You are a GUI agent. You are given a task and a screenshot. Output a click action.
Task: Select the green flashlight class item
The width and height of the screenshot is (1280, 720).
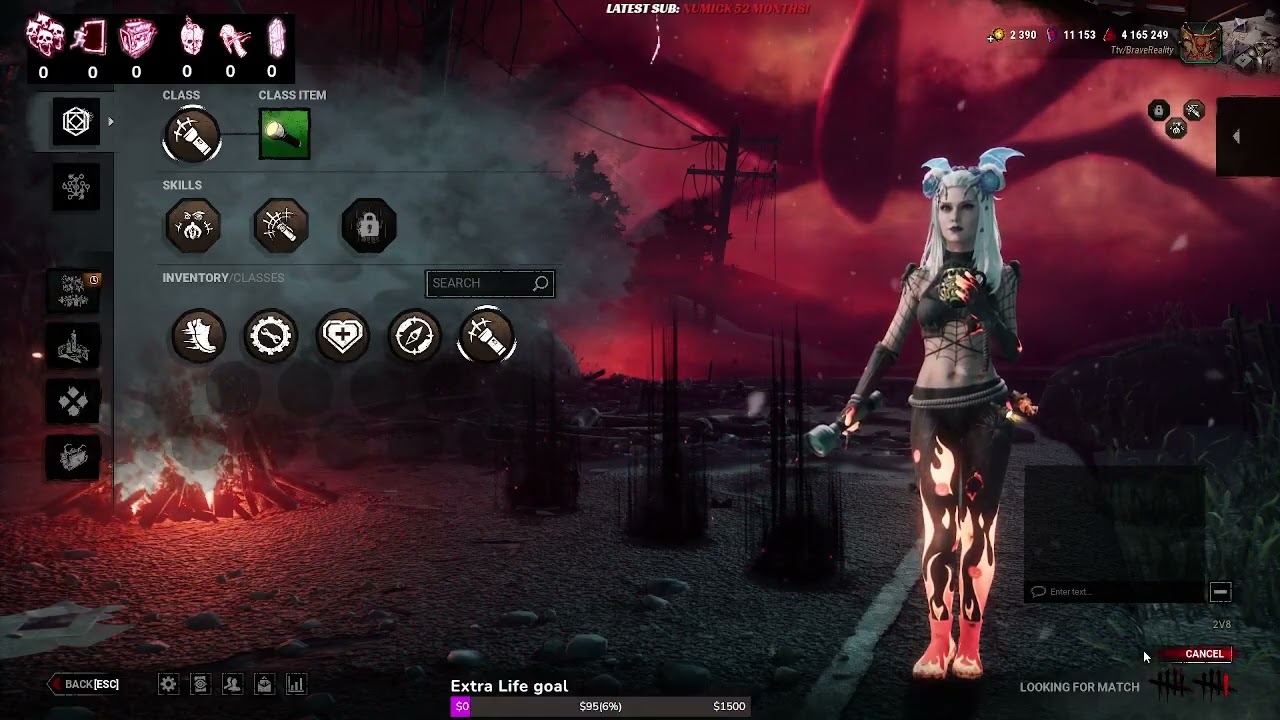(284, 134)
